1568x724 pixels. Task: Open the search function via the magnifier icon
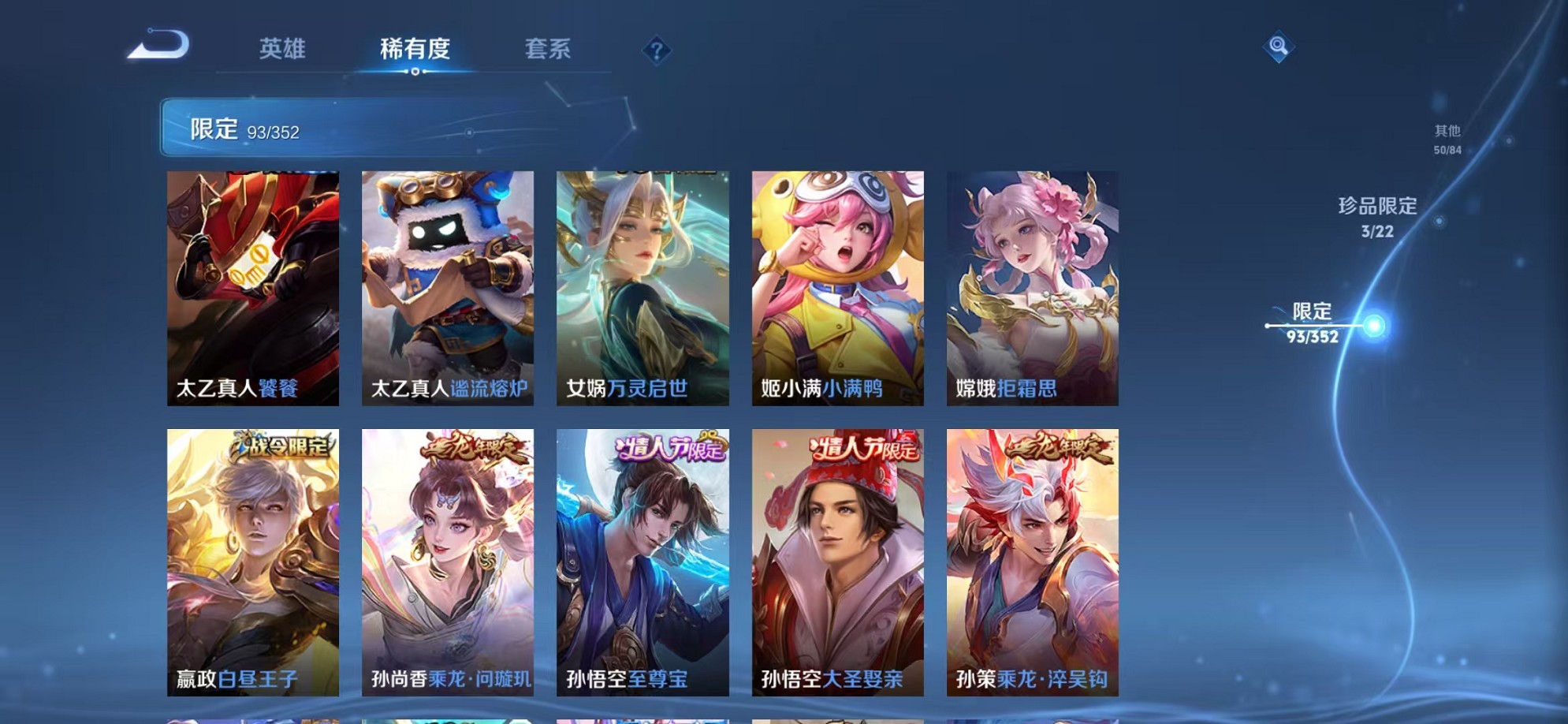point(1277,47)
